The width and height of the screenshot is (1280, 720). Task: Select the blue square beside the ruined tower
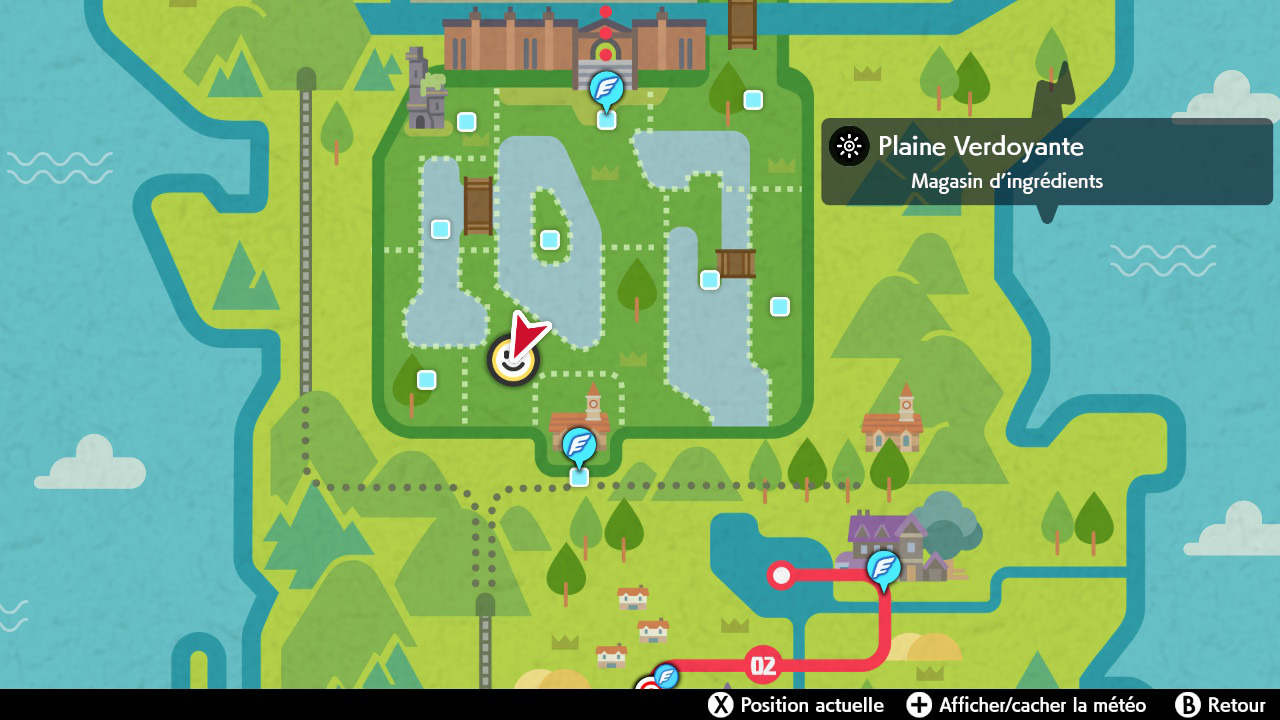tap(466, 122)
